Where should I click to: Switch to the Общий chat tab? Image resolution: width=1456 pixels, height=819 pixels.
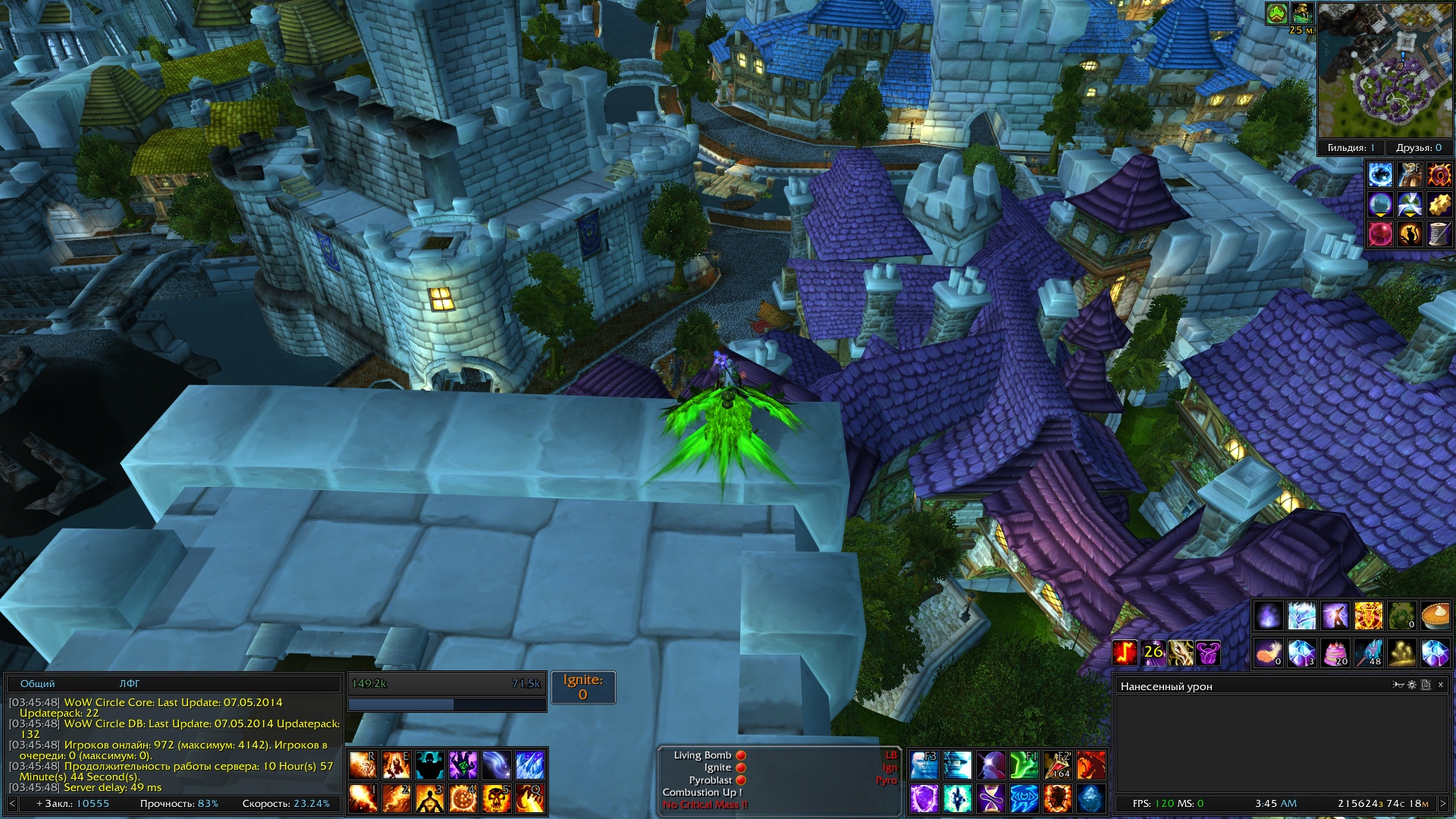coord(37,684)
